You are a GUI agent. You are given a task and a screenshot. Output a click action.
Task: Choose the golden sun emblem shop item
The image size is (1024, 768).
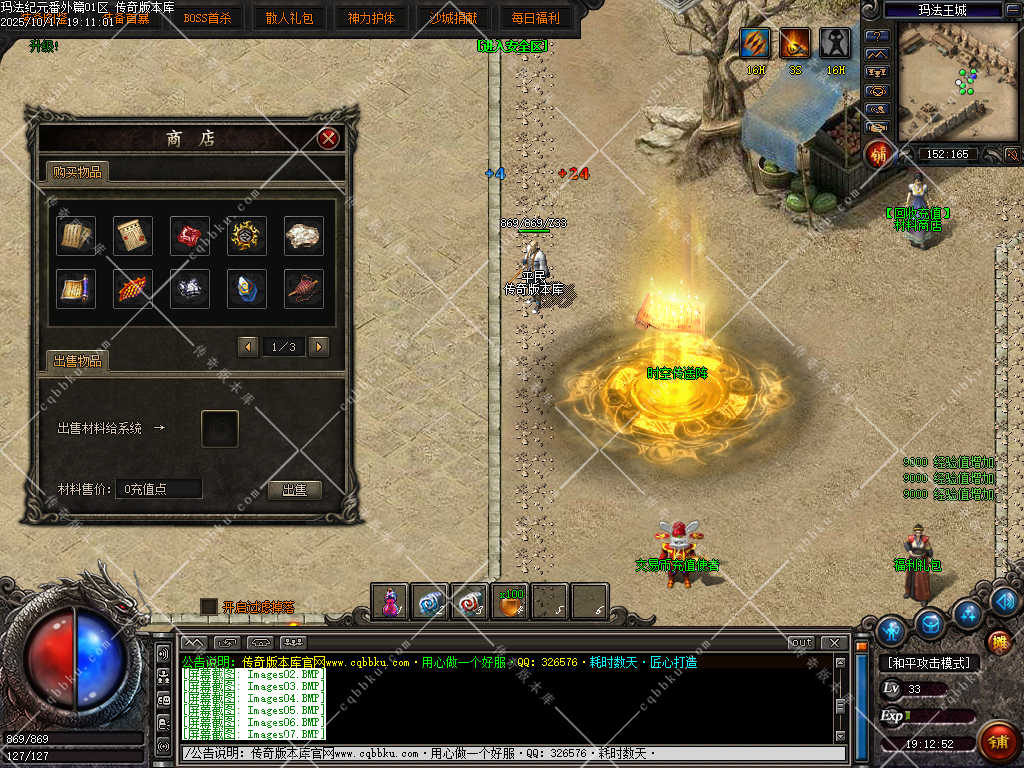pos(246,235)
